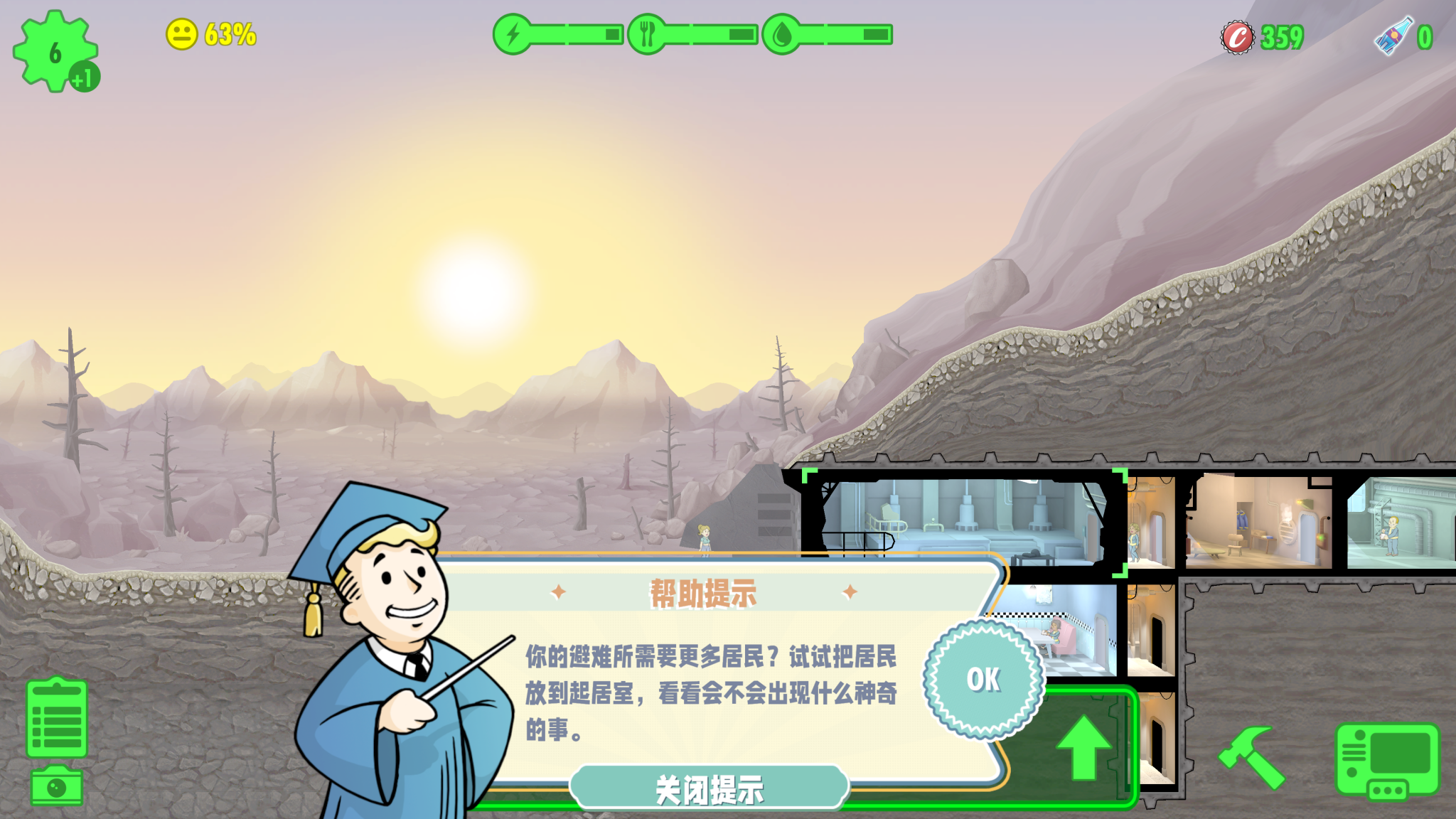Confirm the help tip with OK
1456x819 pixels.
[985, 679]
